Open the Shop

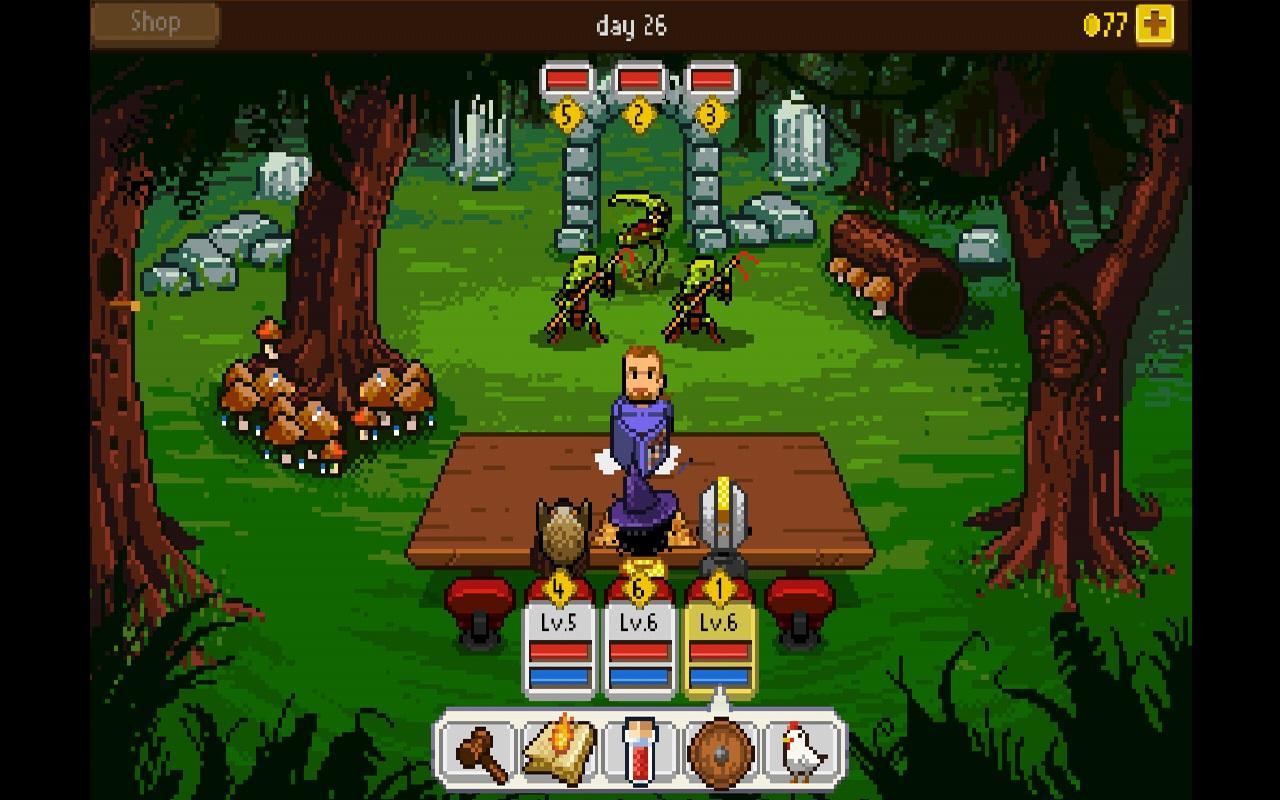point(153,22)
